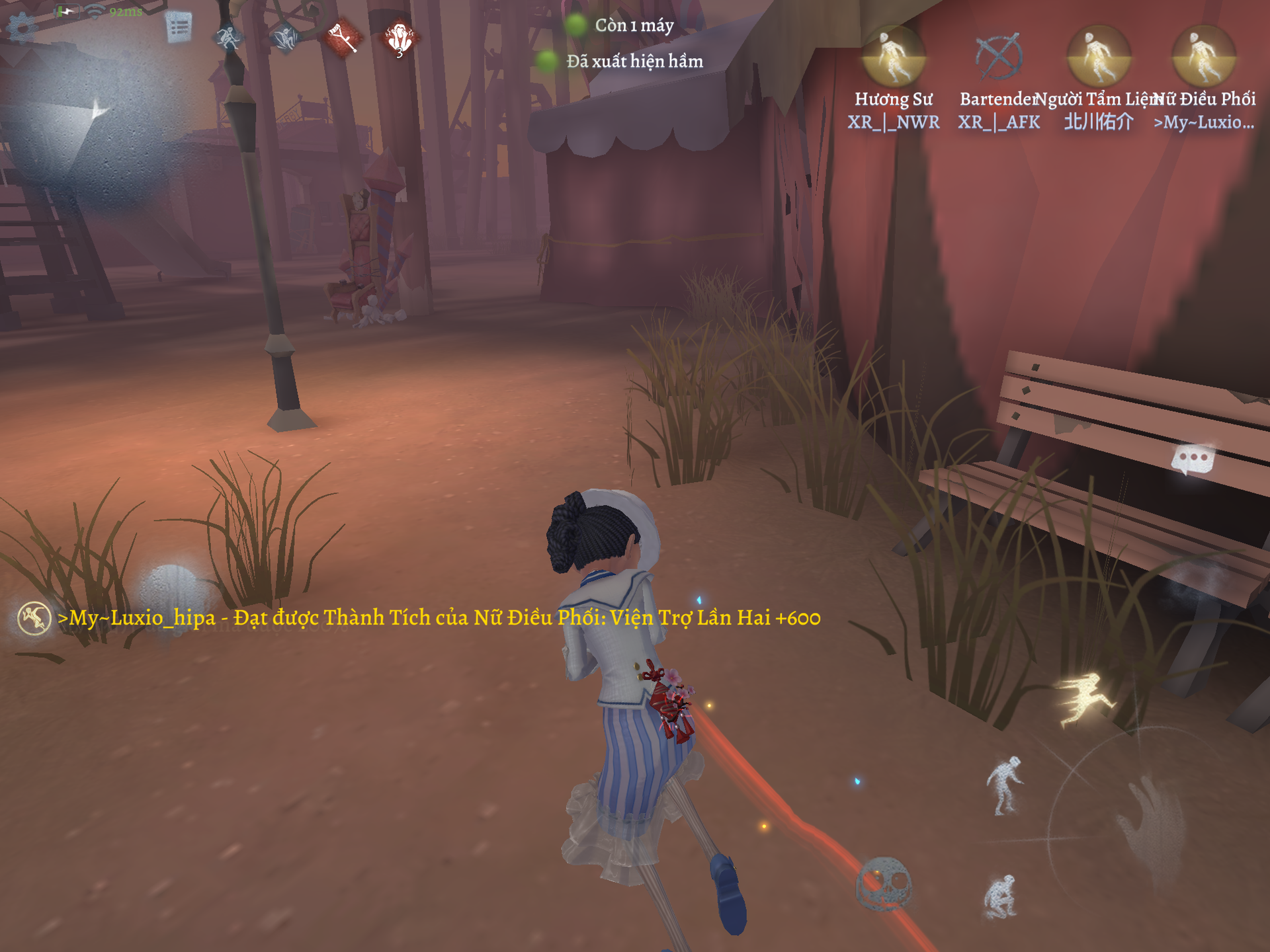Select the leaping figure trait icon
This screenshot has width=1270, height=952.
[x=286, y=38]
